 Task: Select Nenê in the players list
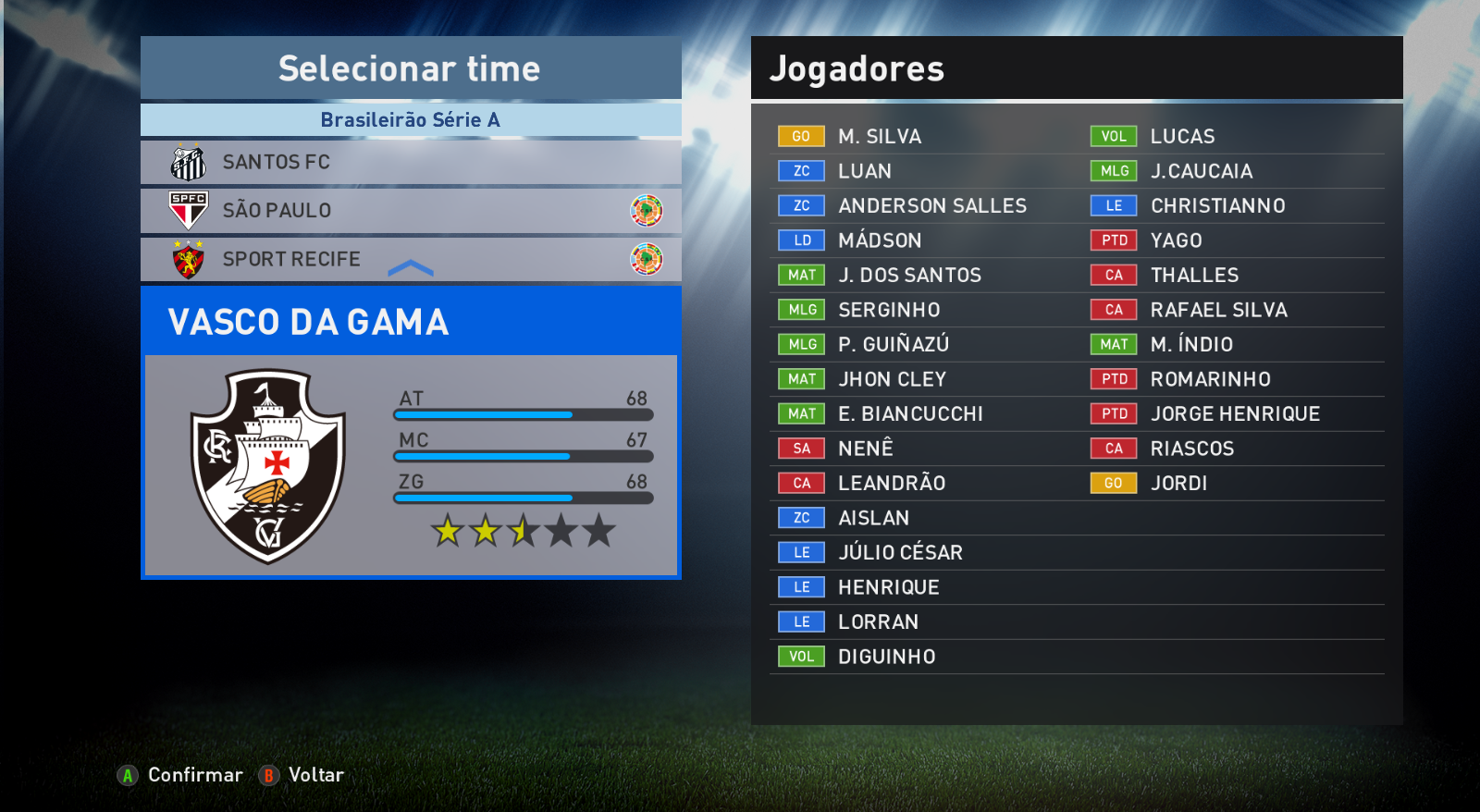pyautogui.click(x=865, y=449)
